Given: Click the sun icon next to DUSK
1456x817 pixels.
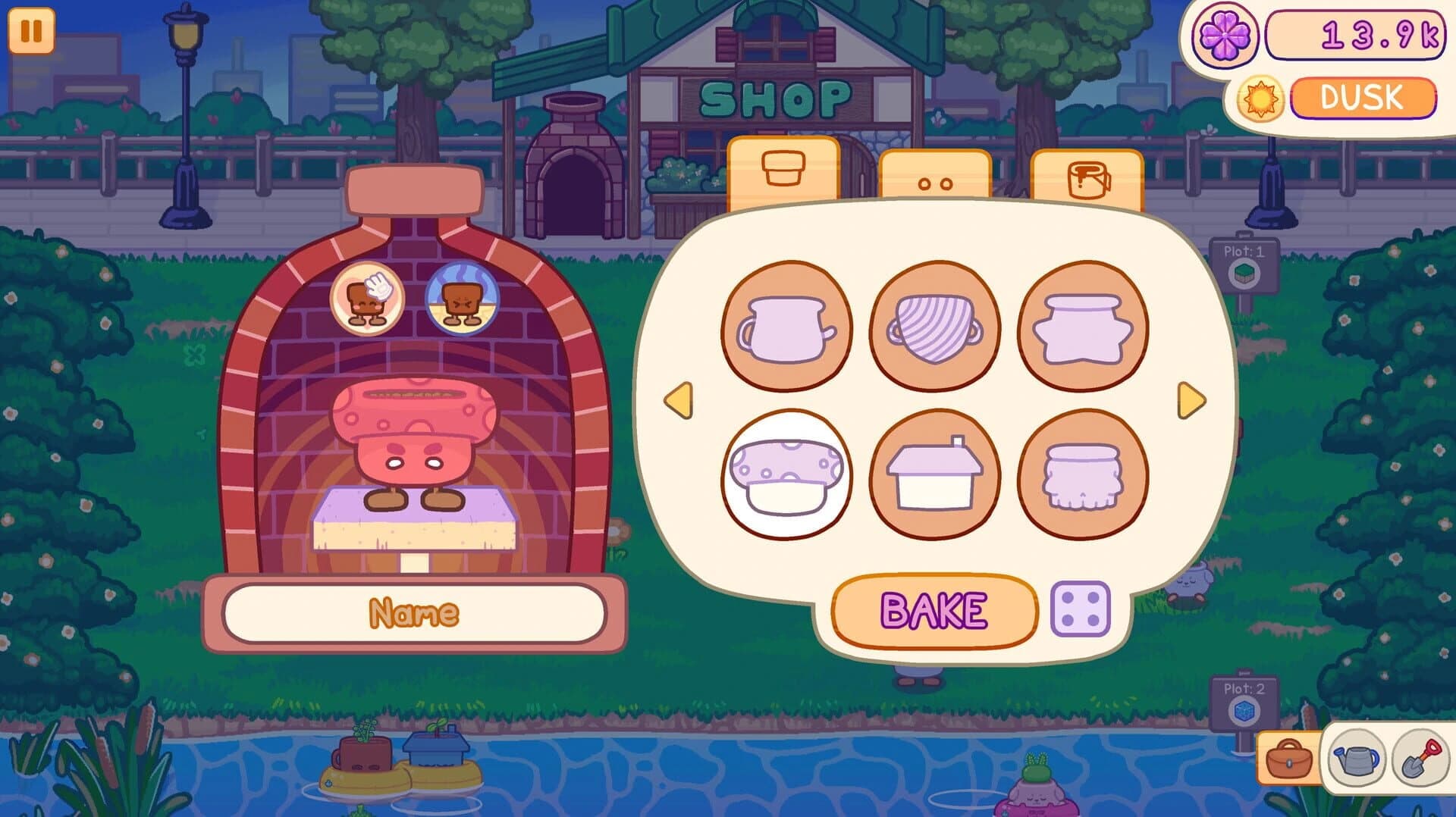Looking at the screenshot, I should (1262, 97).
